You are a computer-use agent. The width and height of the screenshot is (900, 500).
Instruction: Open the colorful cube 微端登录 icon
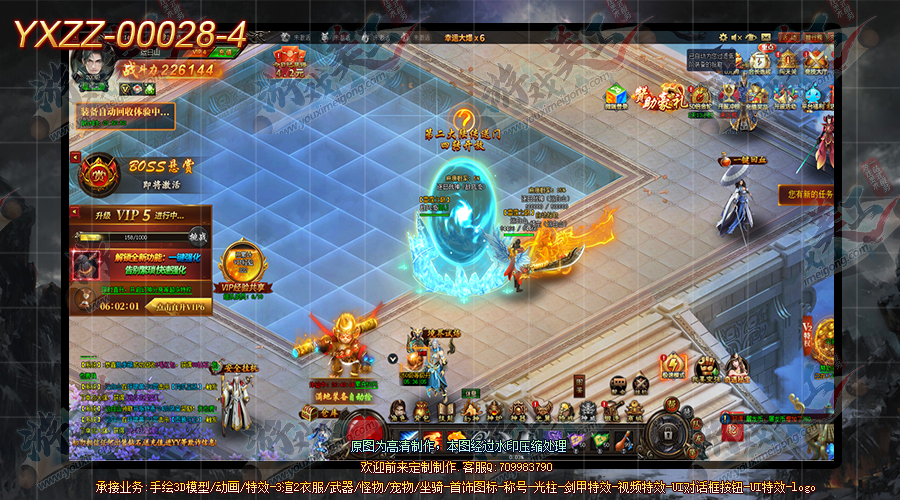tap(615, 96)
